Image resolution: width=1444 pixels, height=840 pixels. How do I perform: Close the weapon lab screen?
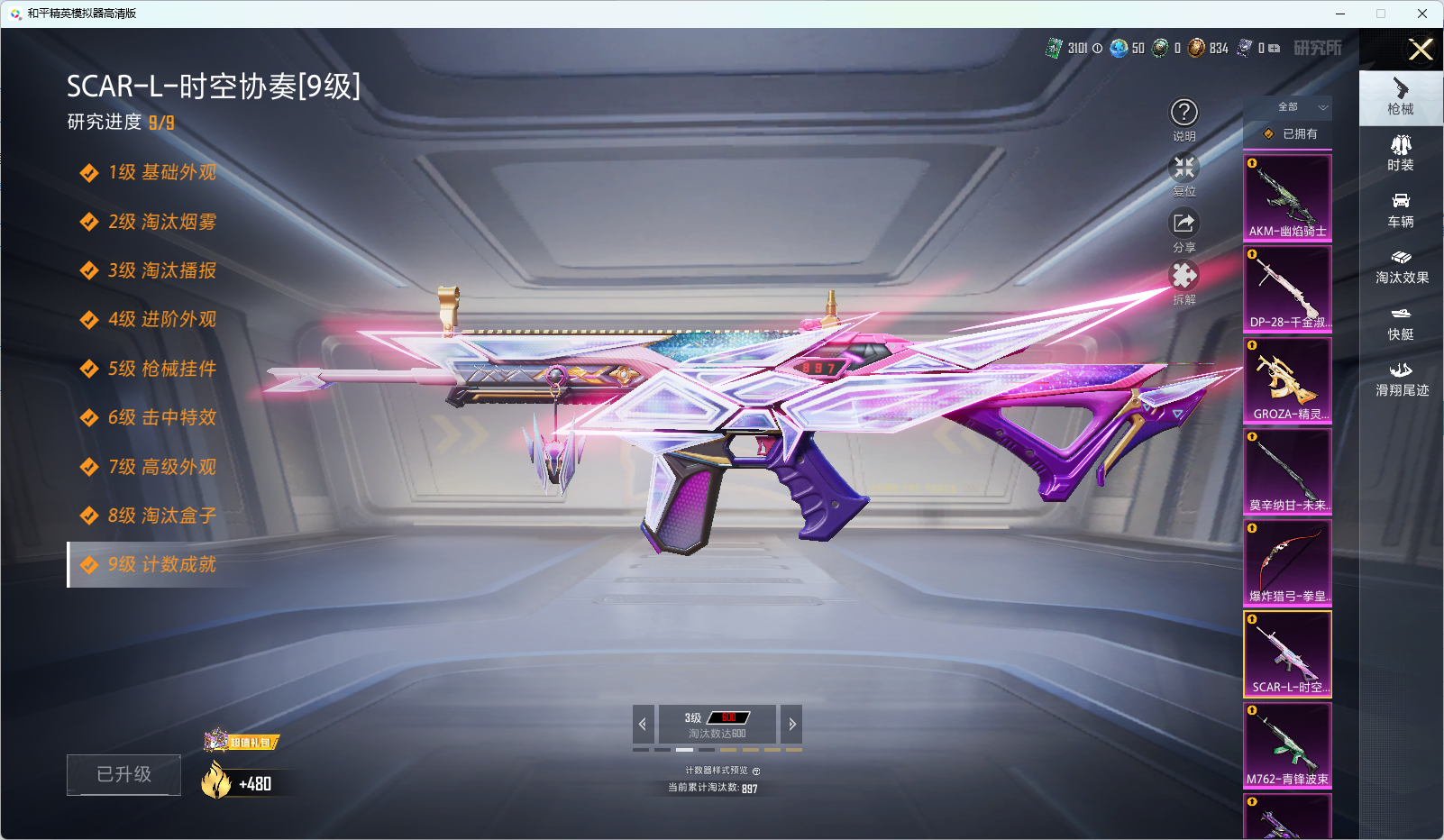pyautogui.click(x=1421, y=50)
